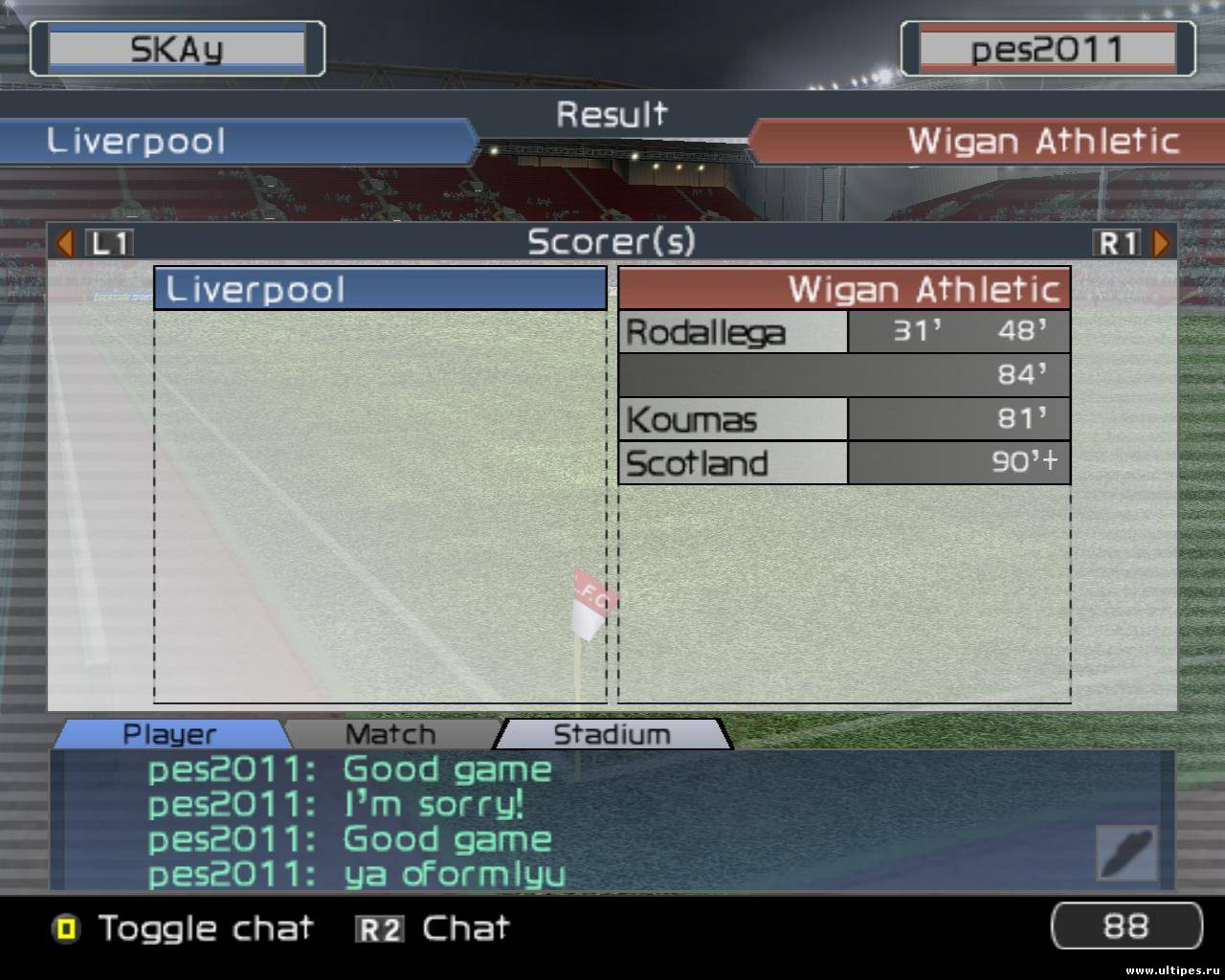1225x980 pixels.
Task: Click the Liverpool scorers column header
Action: pos(380,289)
